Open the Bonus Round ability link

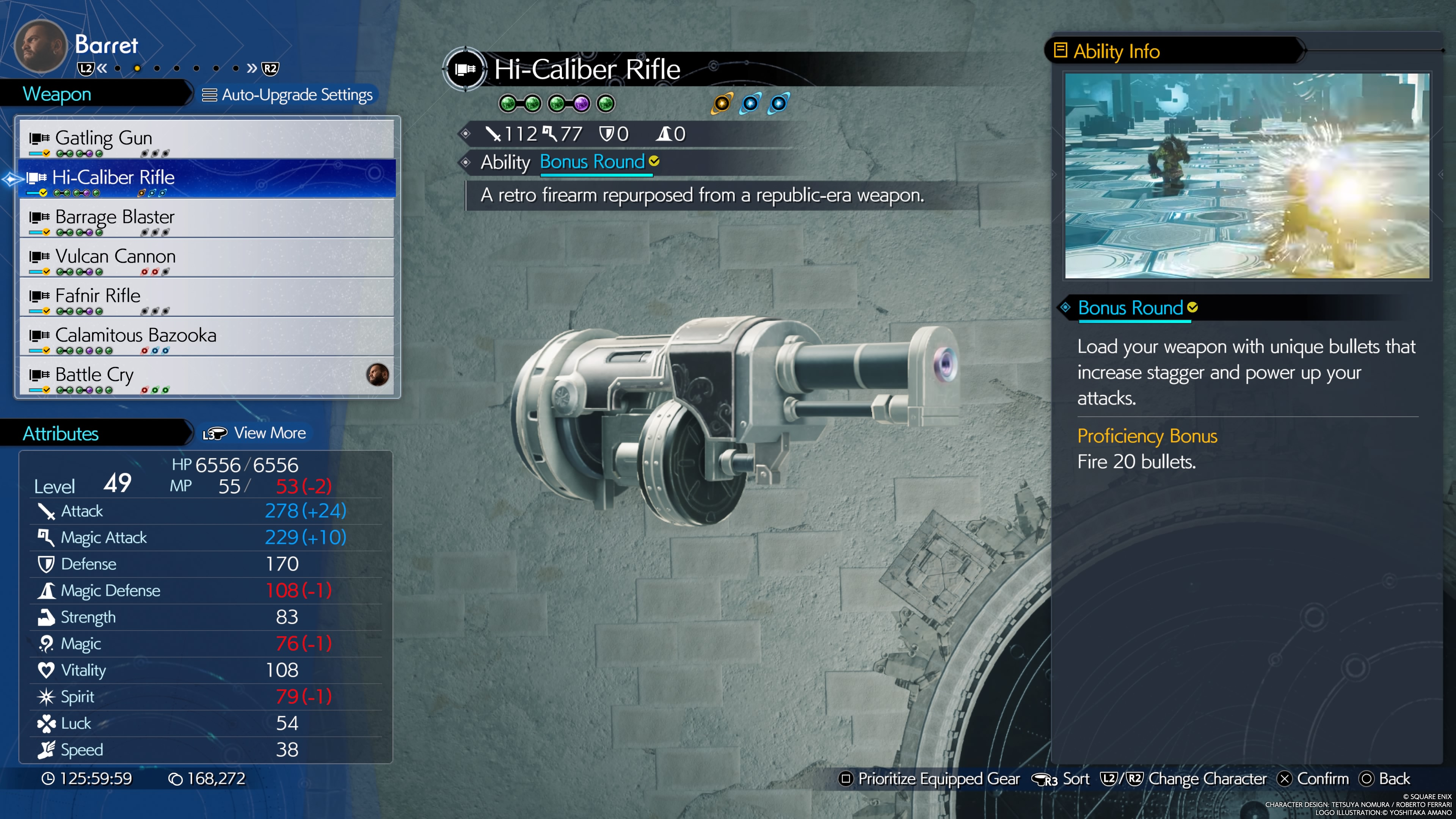pos(592,162)
